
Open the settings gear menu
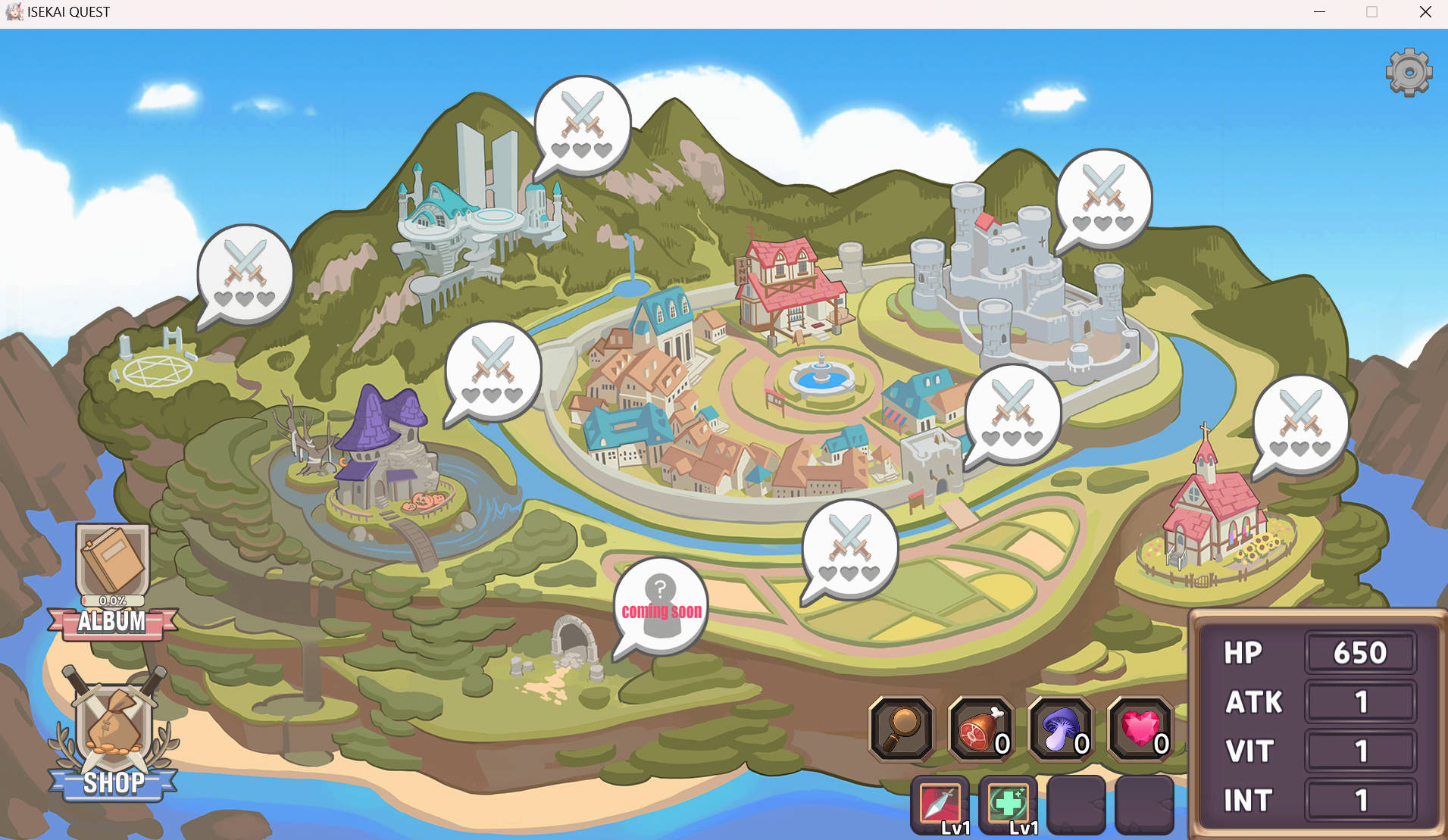[x=1409, y=73]
